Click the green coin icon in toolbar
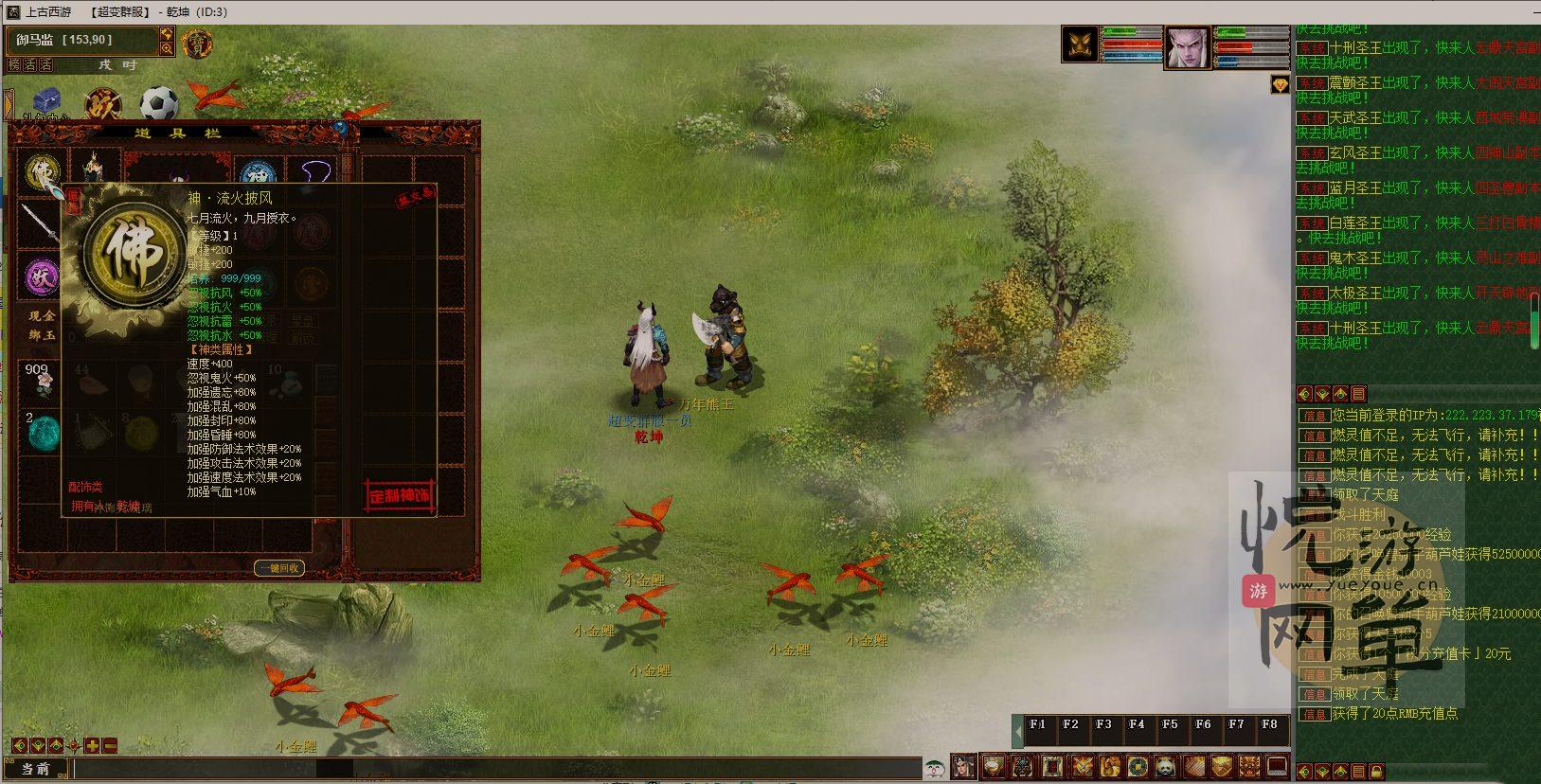Screen dimensions: 1541x784 click(x=1137, y=765)
